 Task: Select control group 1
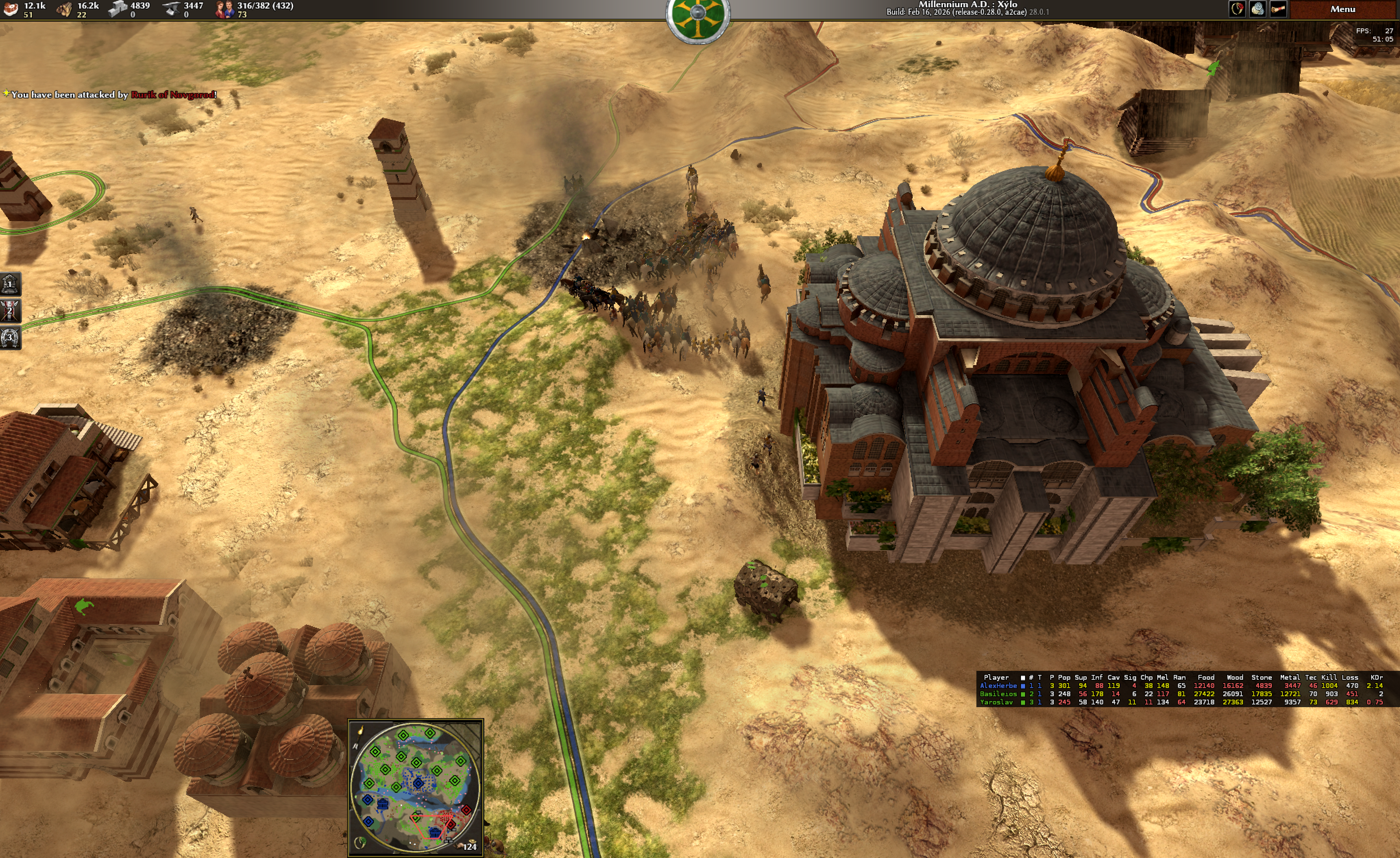[x=10, y=283]
